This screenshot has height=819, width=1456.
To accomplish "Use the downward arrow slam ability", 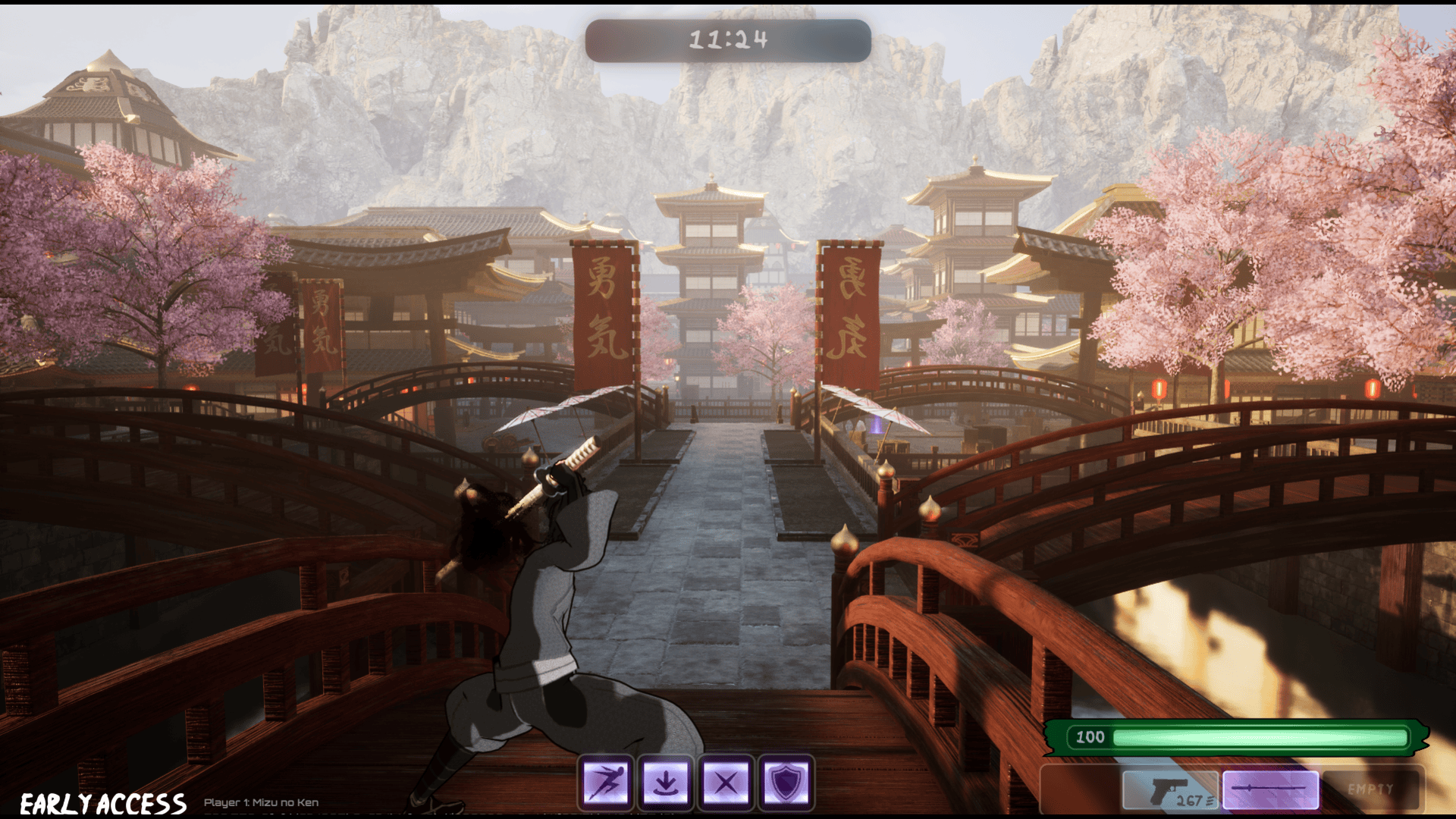I will [666, 782].
